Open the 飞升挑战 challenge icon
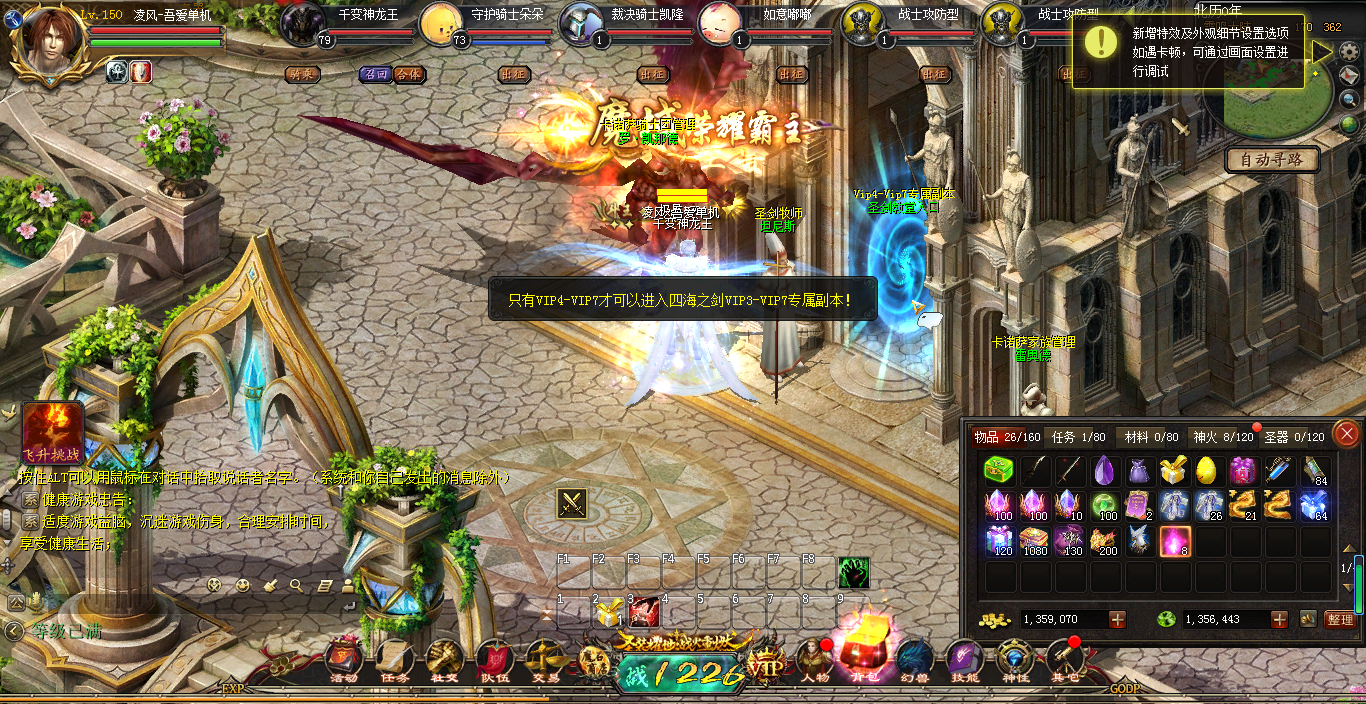The width and height of the screenshot is (1366, 704). click(52, 433)
